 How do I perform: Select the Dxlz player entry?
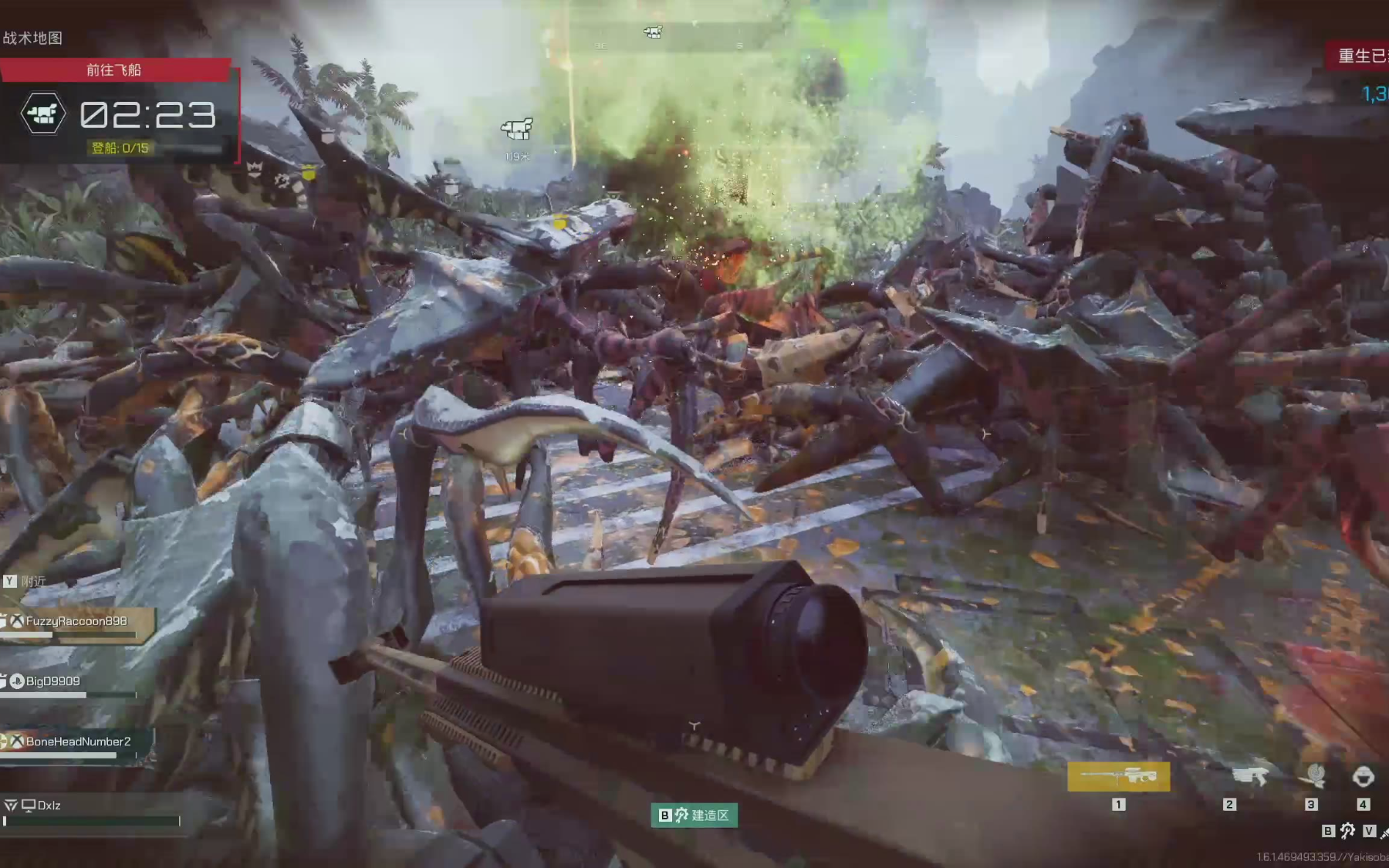48,806
